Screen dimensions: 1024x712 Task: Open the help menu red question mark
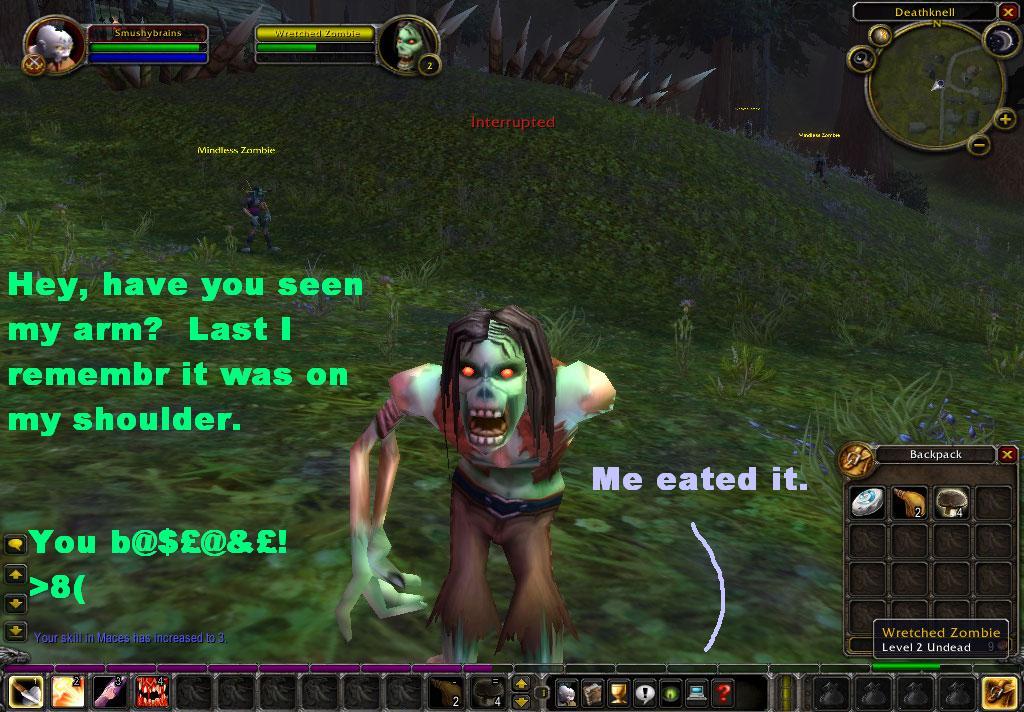pos(722,692)
